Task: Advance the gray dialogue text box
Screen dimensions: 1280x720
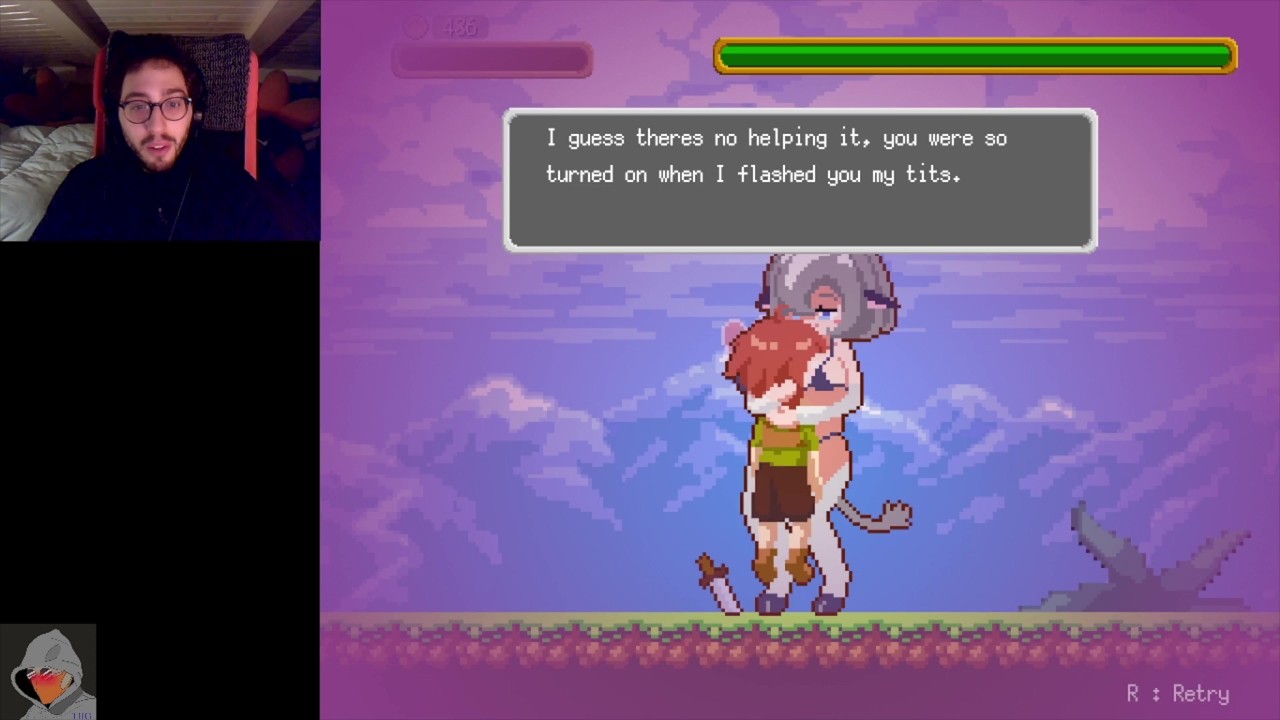Action: click(800, 180)
